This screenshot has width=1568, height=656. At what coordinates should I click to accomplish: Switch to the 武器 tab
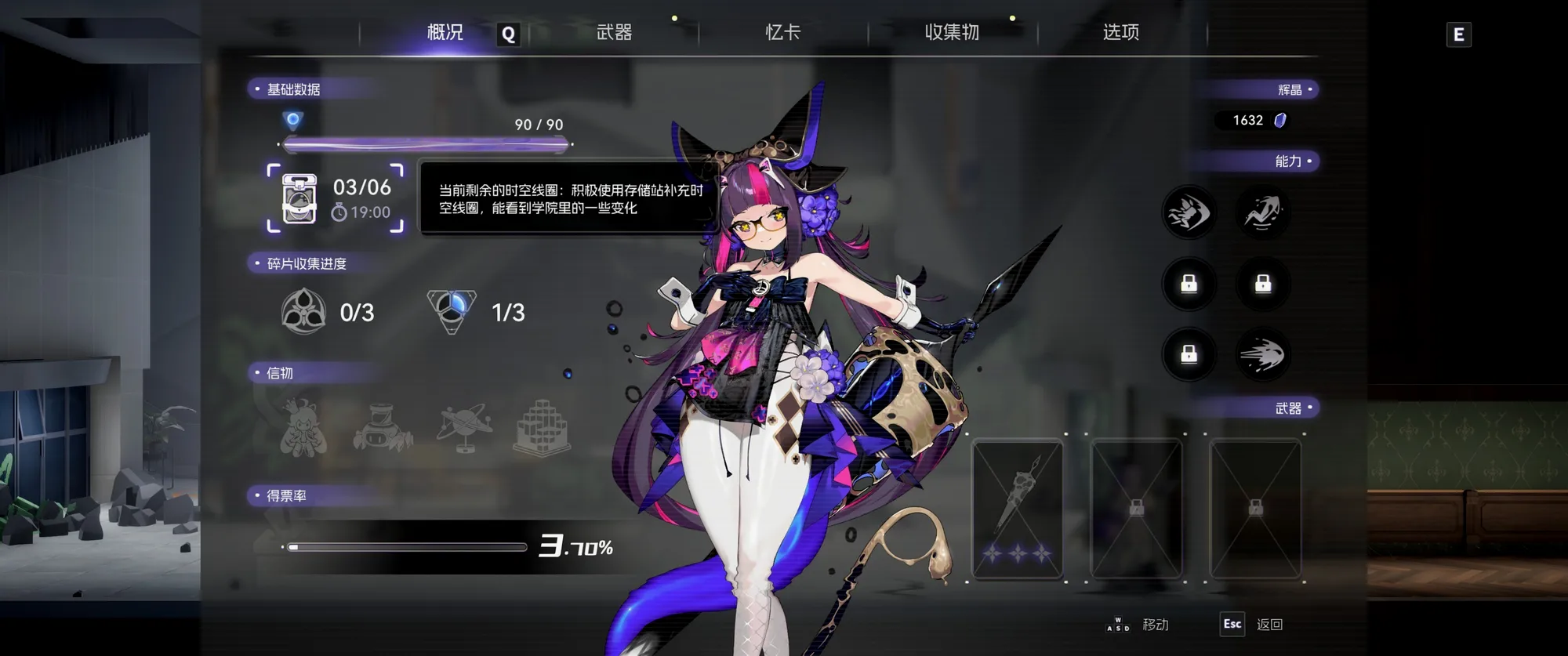pyautogui.click(x=614, y=32)
